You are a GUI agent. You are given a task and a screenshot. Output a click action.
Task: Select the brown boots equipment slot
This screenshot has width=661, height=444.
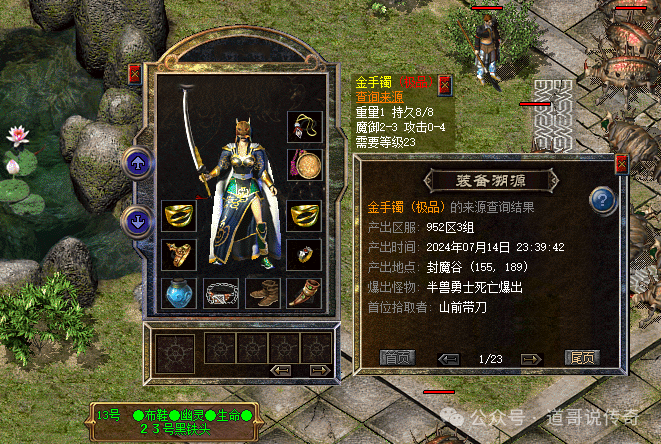[263, 293]
